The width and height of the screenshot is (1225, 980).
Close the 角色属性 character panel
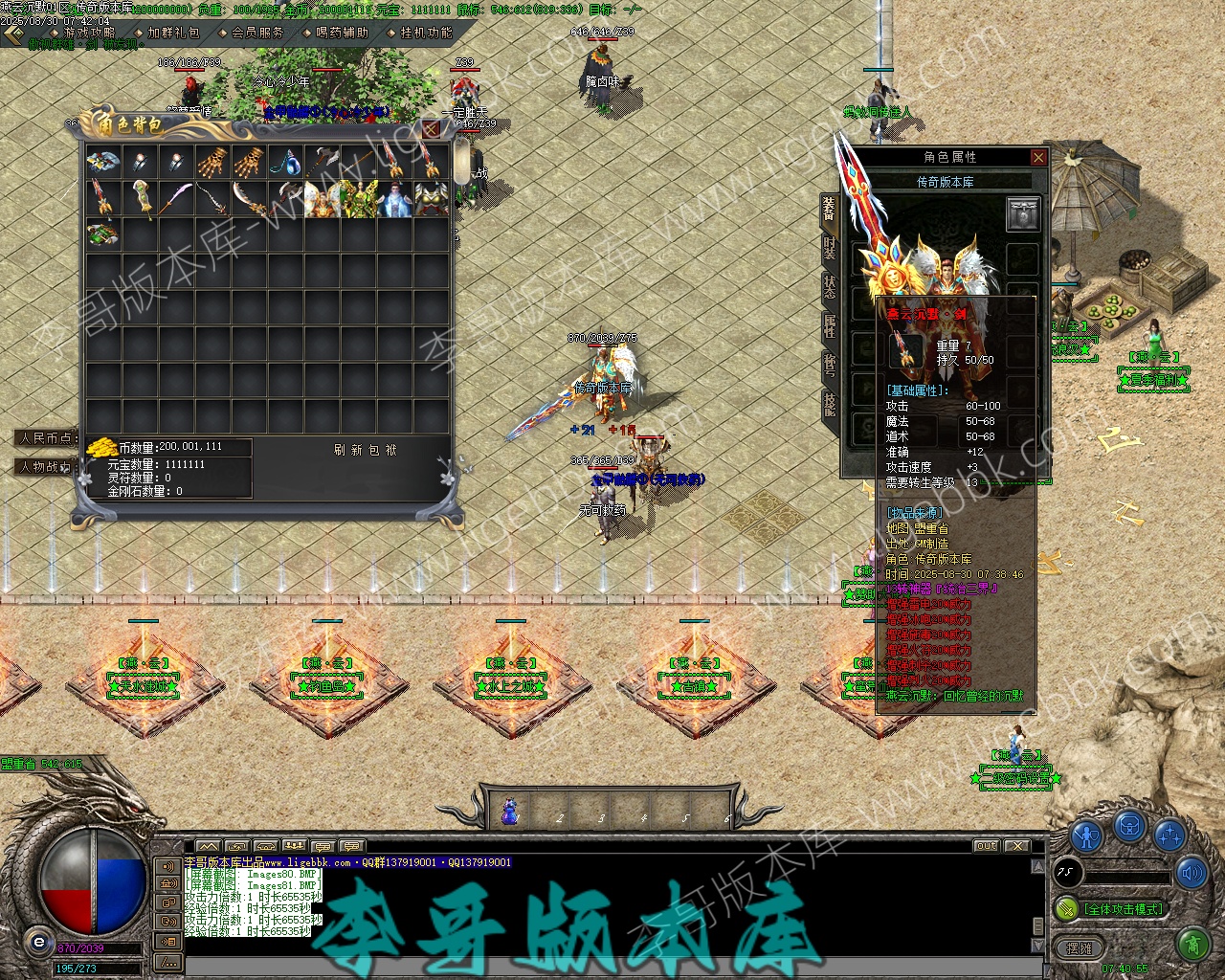tap(1038, 157)
